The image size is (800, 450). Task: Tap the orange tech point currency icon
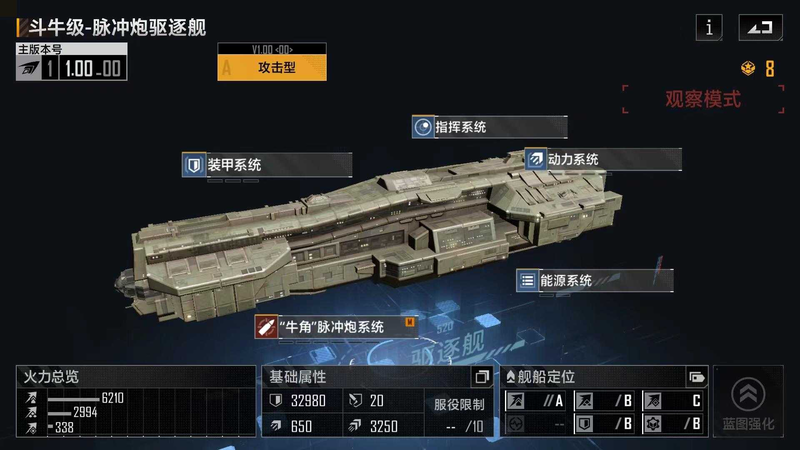click(748, 69)
